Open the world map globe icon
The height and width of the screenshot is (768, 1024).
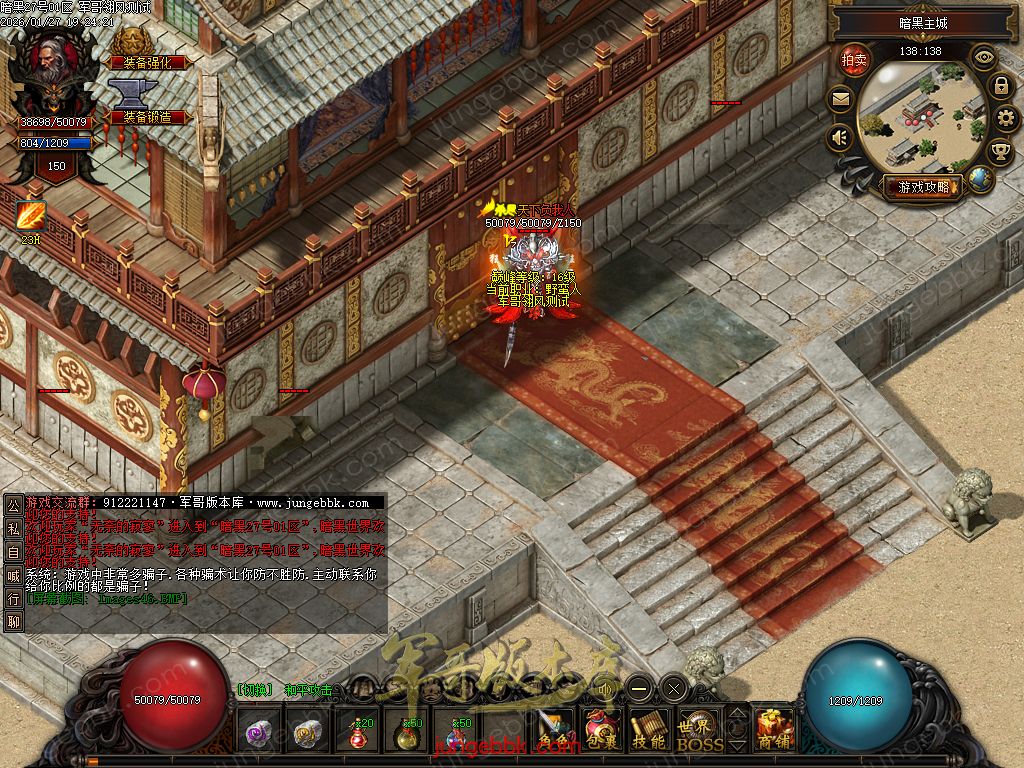coord(981,179)
